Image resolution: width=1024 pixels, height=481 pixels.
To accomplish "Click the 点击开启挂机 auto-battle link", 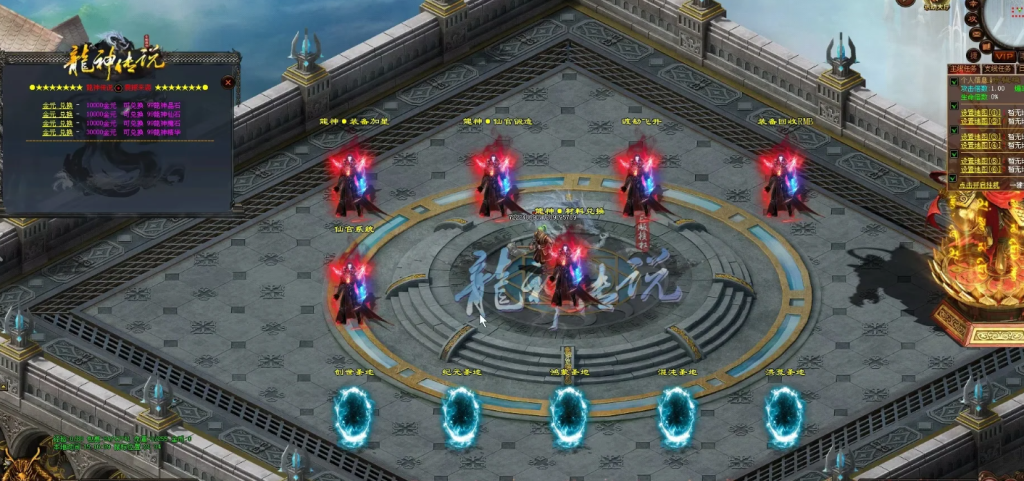I will (x=977, y=186).
